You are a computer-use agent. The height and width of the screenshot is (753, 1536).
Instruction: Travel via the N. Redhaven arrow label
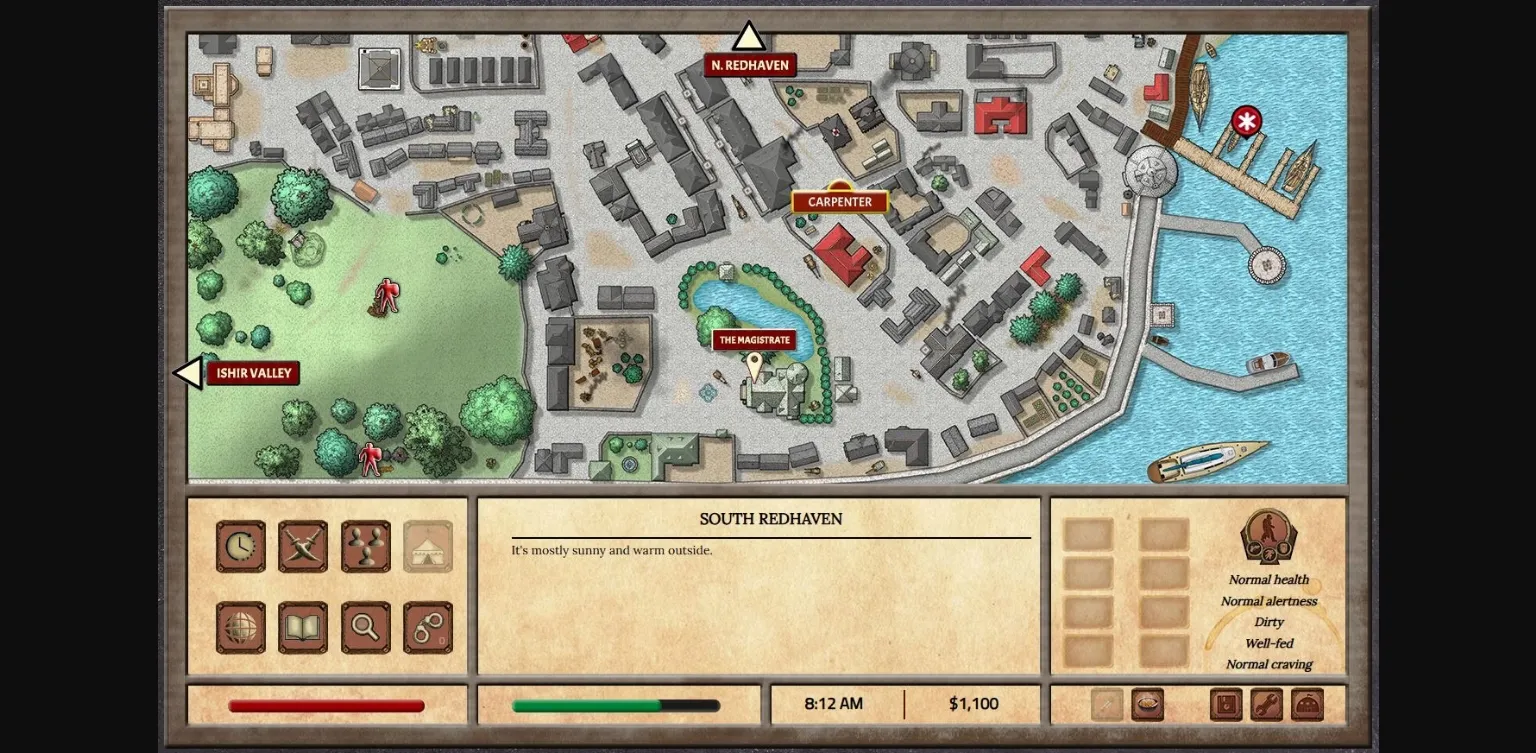click(750, 65)
